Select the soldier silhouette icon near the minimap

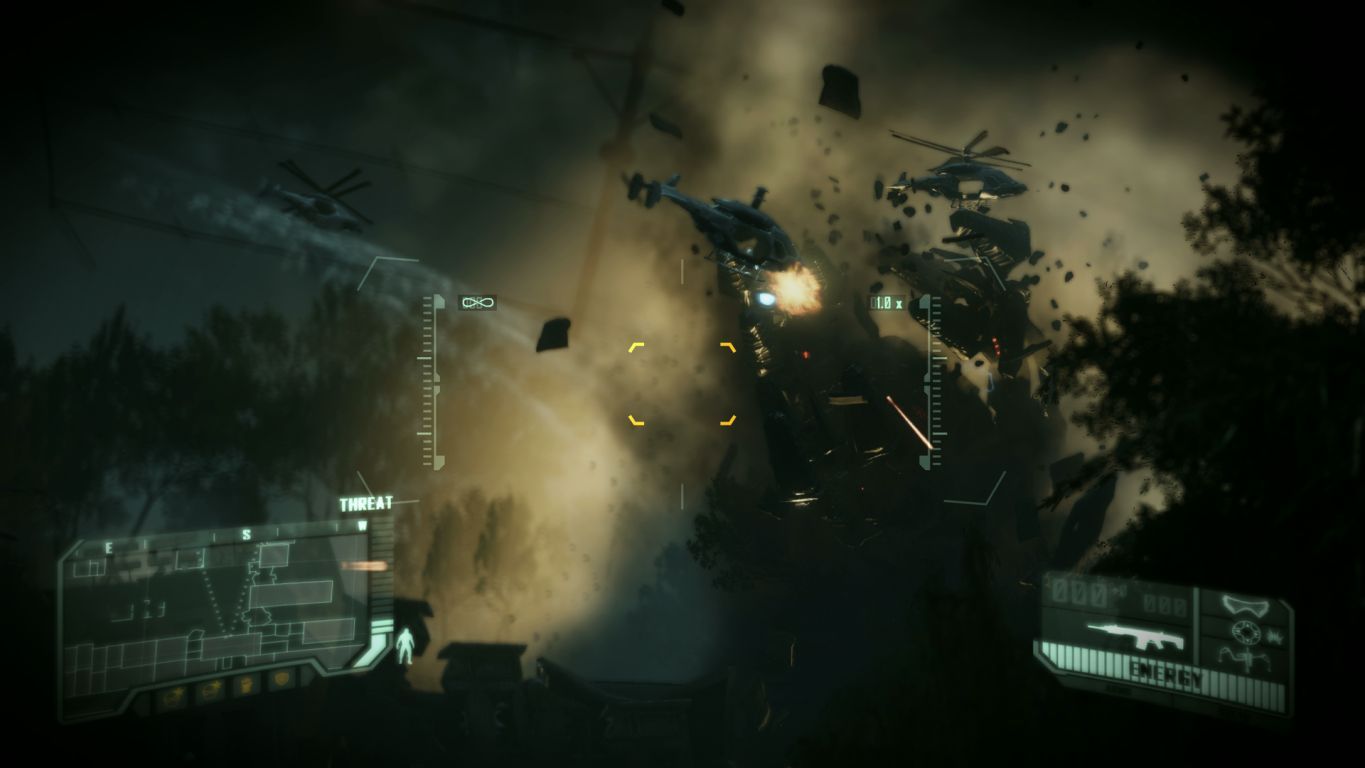pos(403,643)
